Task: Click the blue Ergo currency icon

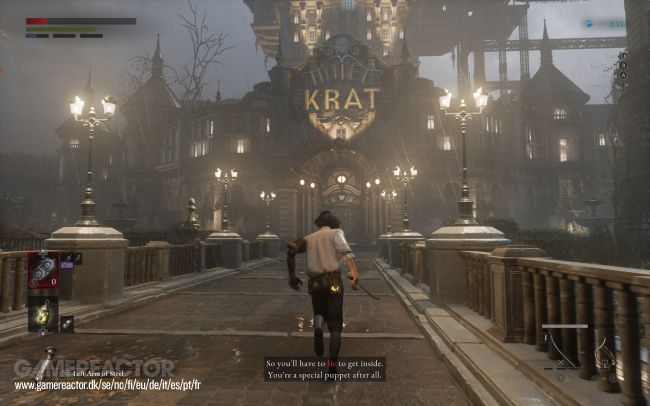Action: click(x=589, y=23)
